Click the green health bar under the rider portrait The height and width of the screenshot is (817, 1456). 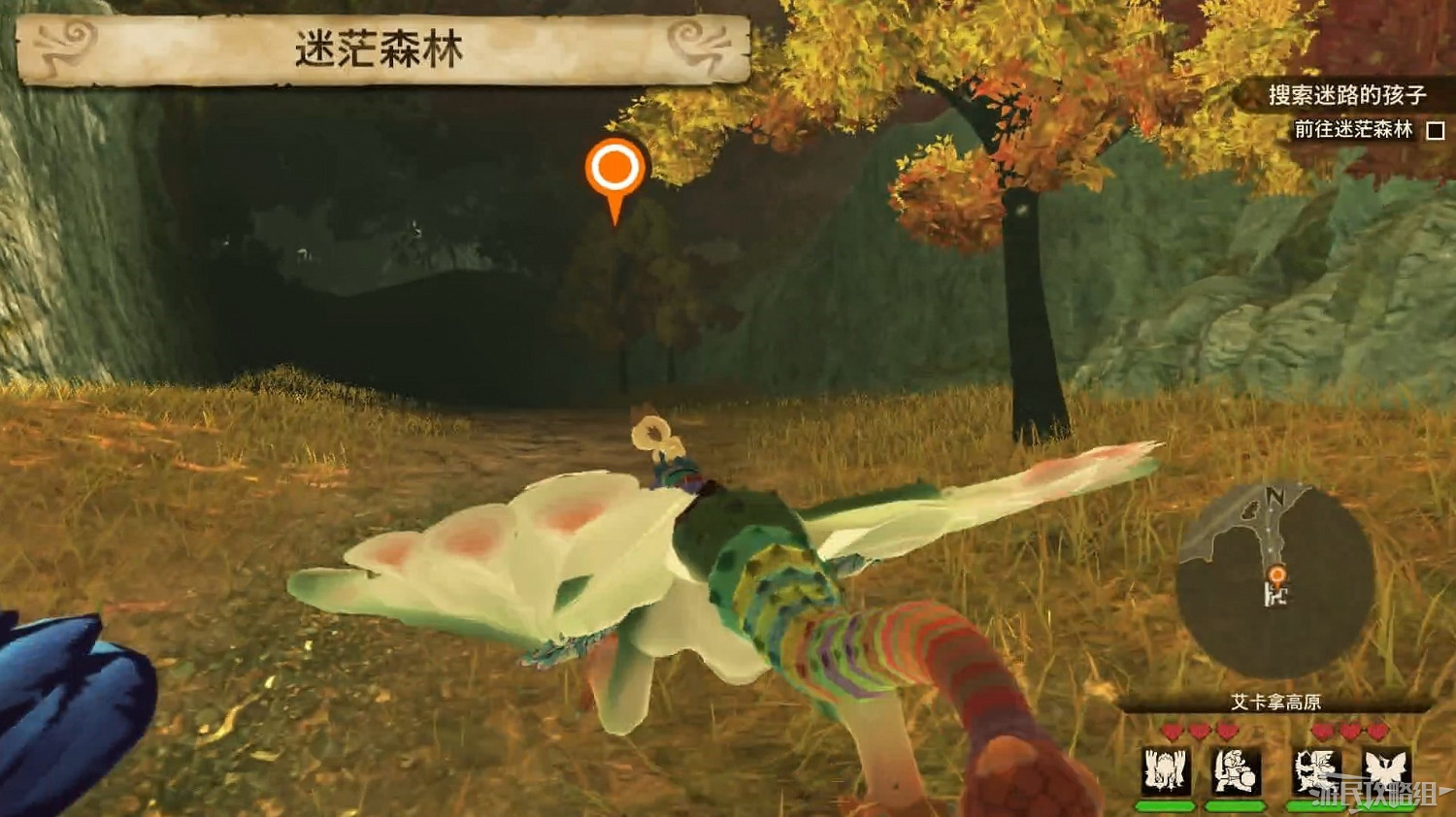click(1235, 806)
